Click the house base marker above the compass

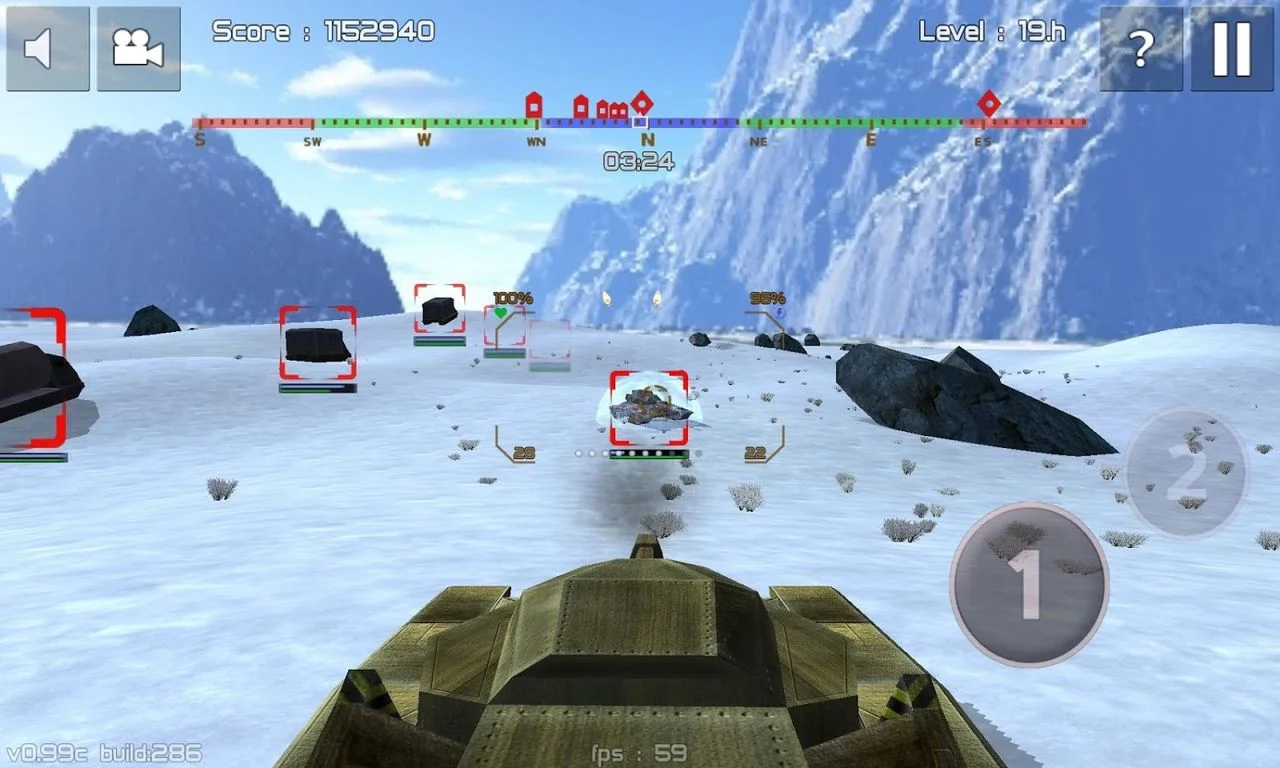[534, 103]
